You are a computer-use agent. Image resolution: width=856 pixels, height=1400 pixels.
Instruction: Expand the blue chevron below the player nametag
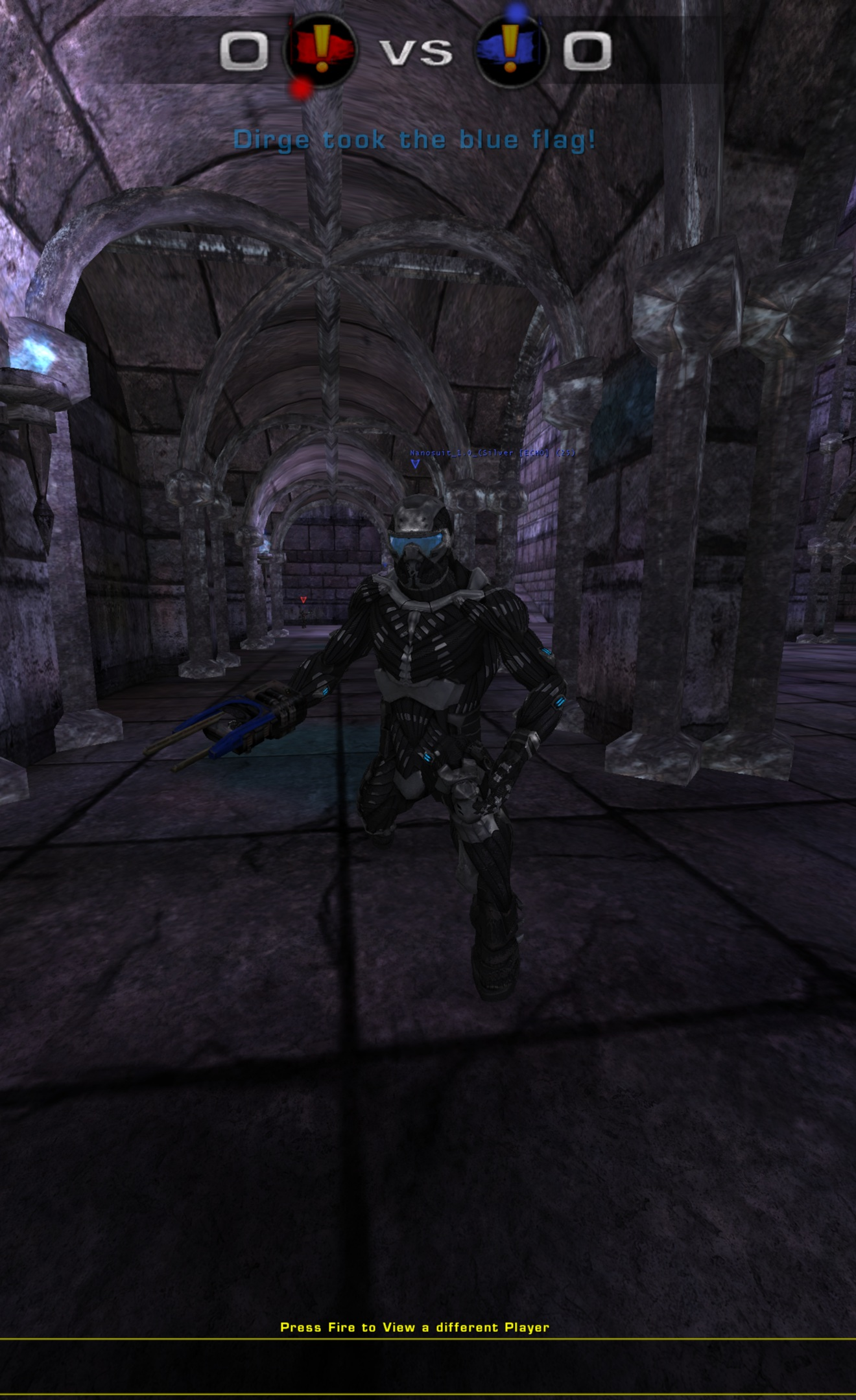414,464
